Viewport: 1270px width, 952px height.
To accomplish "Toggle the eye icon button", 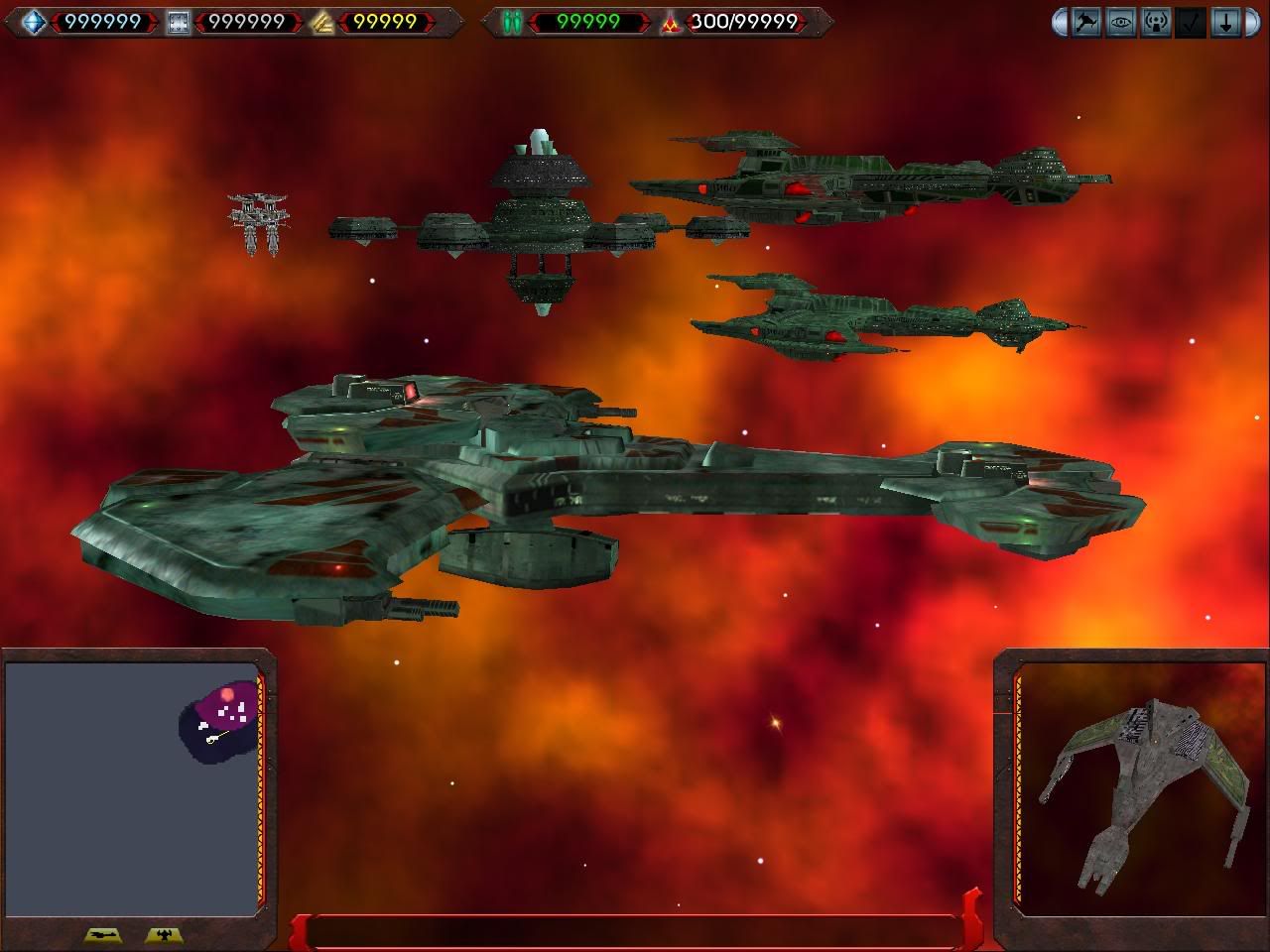I will click(1121, 22).
